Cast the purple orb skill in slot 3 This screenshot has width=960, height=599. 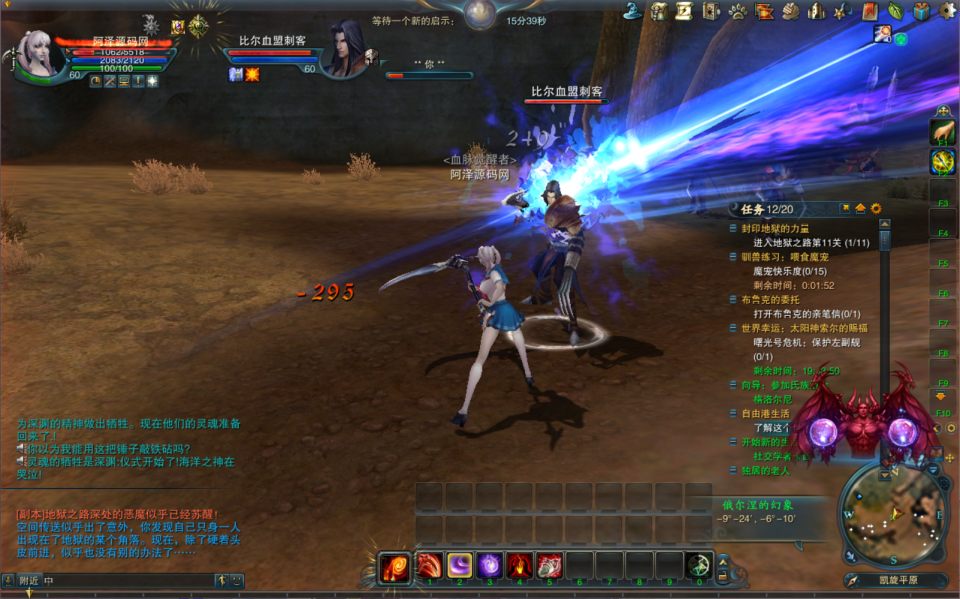[490, 566]
